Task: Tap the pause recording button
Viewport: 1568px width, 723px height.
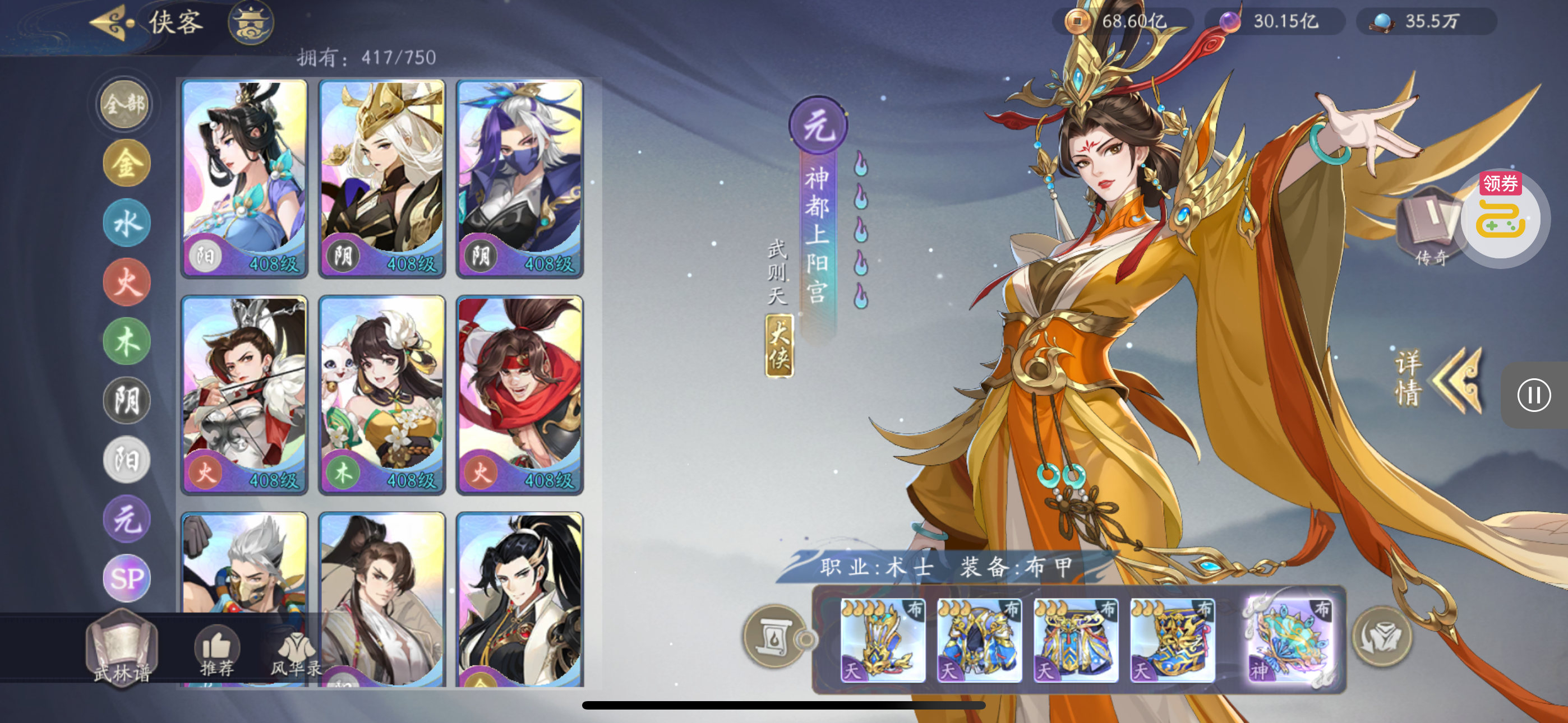Action: coord(1533,395)
